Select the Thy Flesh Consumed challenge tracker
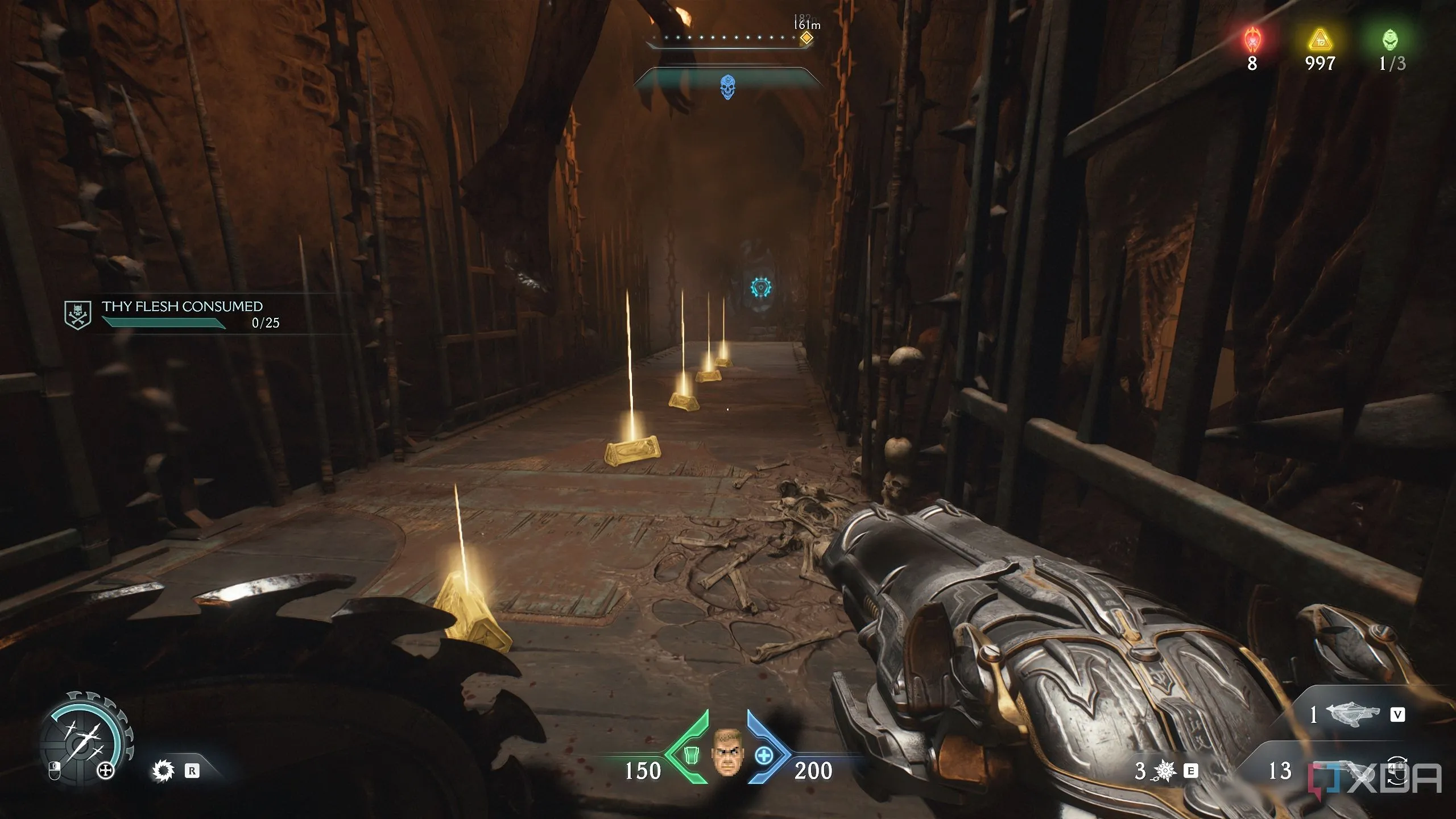This screenshot has height=819, width=1456. point(182,315)
